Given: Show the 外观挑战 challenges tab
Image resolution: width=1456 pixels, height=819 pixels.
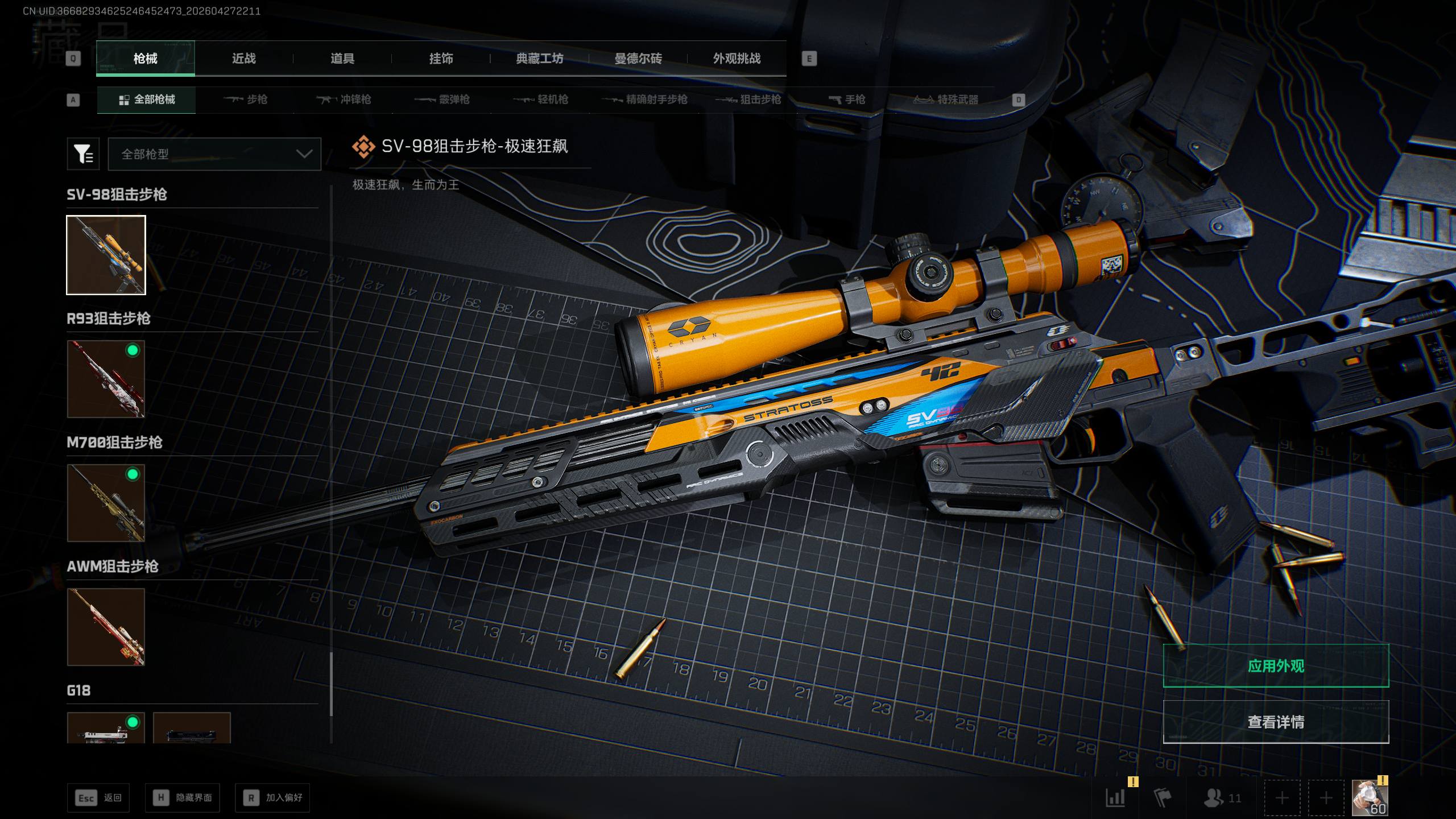Looking at the screenshot, I should click(737, 59).
